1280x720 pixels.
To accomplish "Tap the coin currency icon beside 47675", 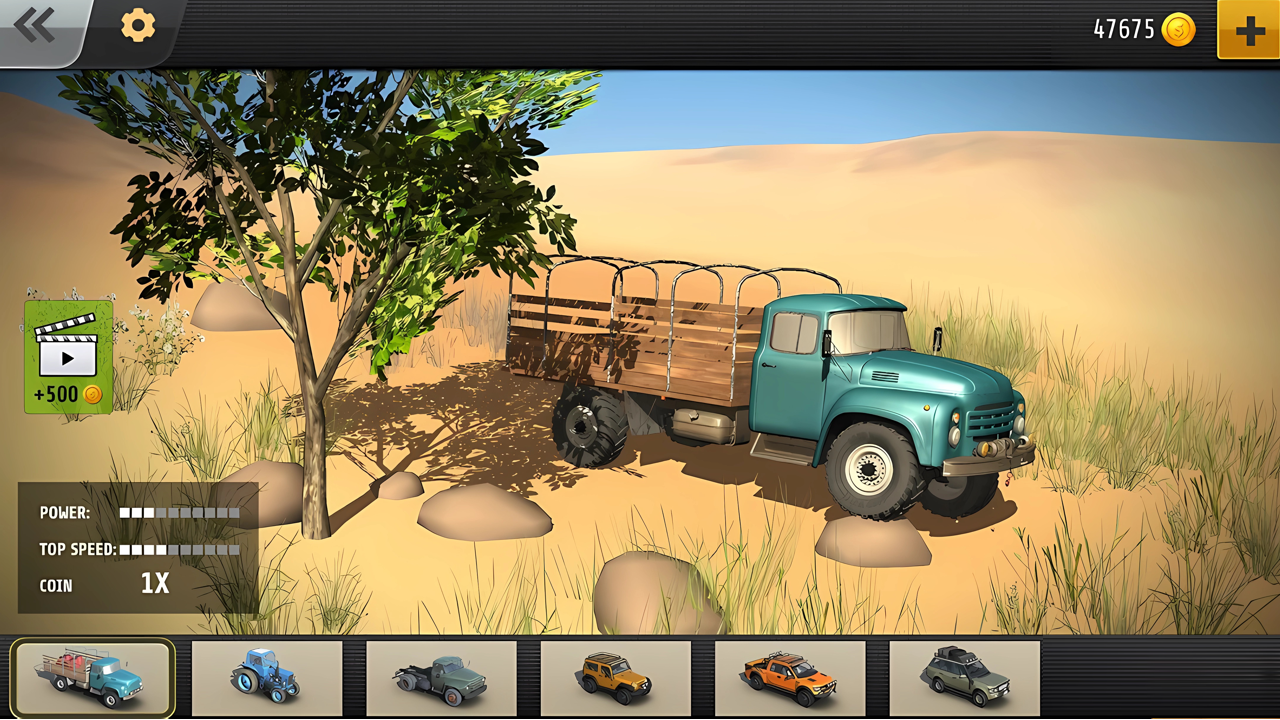I will tap(1177, 30).
